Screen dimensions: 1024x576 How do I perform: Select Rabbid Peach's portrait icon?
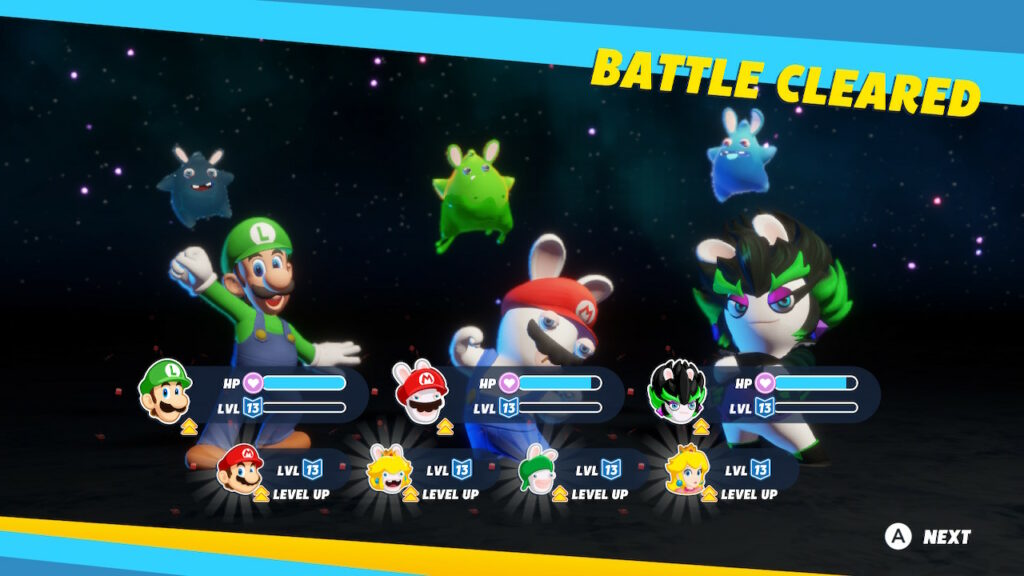[389, 470]
